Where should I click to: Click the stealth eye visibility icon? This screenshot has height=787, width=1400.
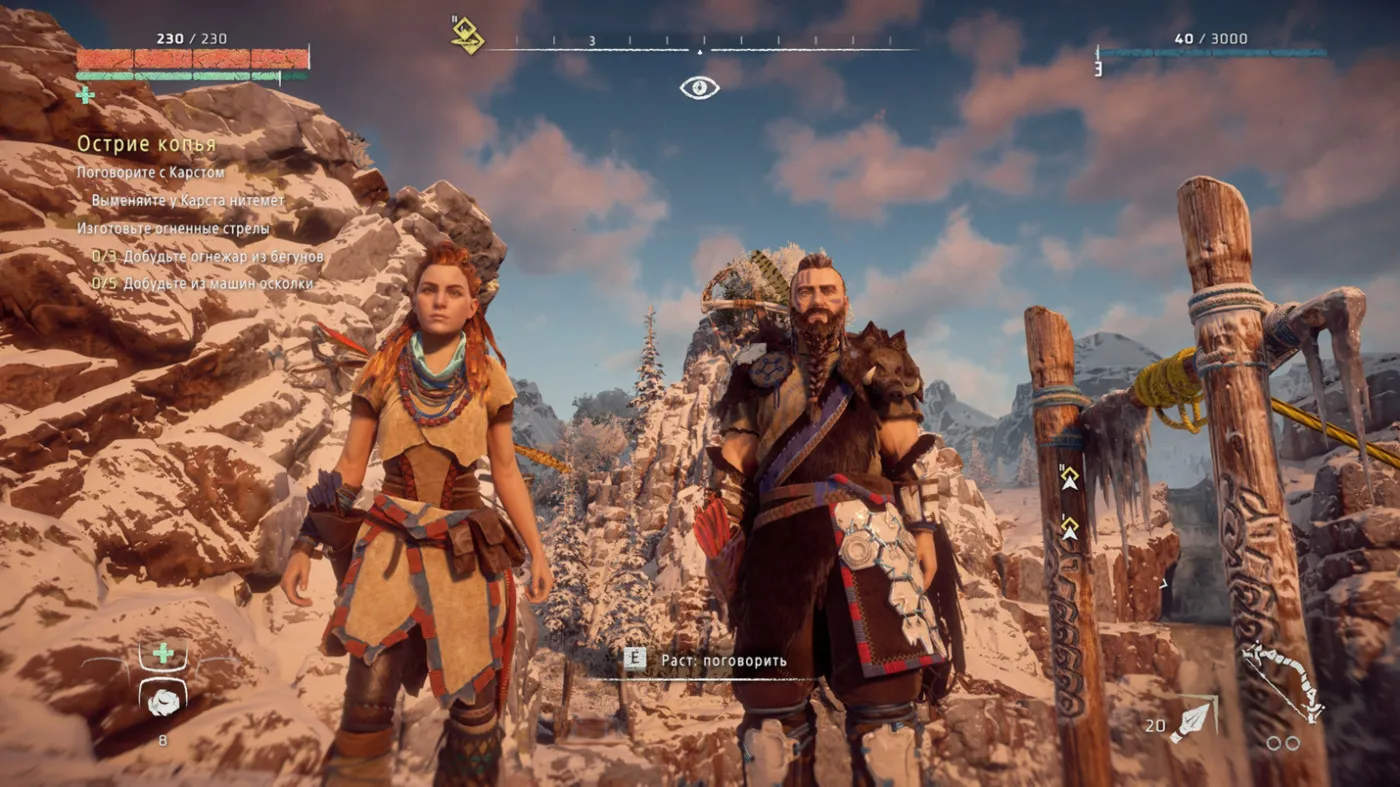click(699, 88)
